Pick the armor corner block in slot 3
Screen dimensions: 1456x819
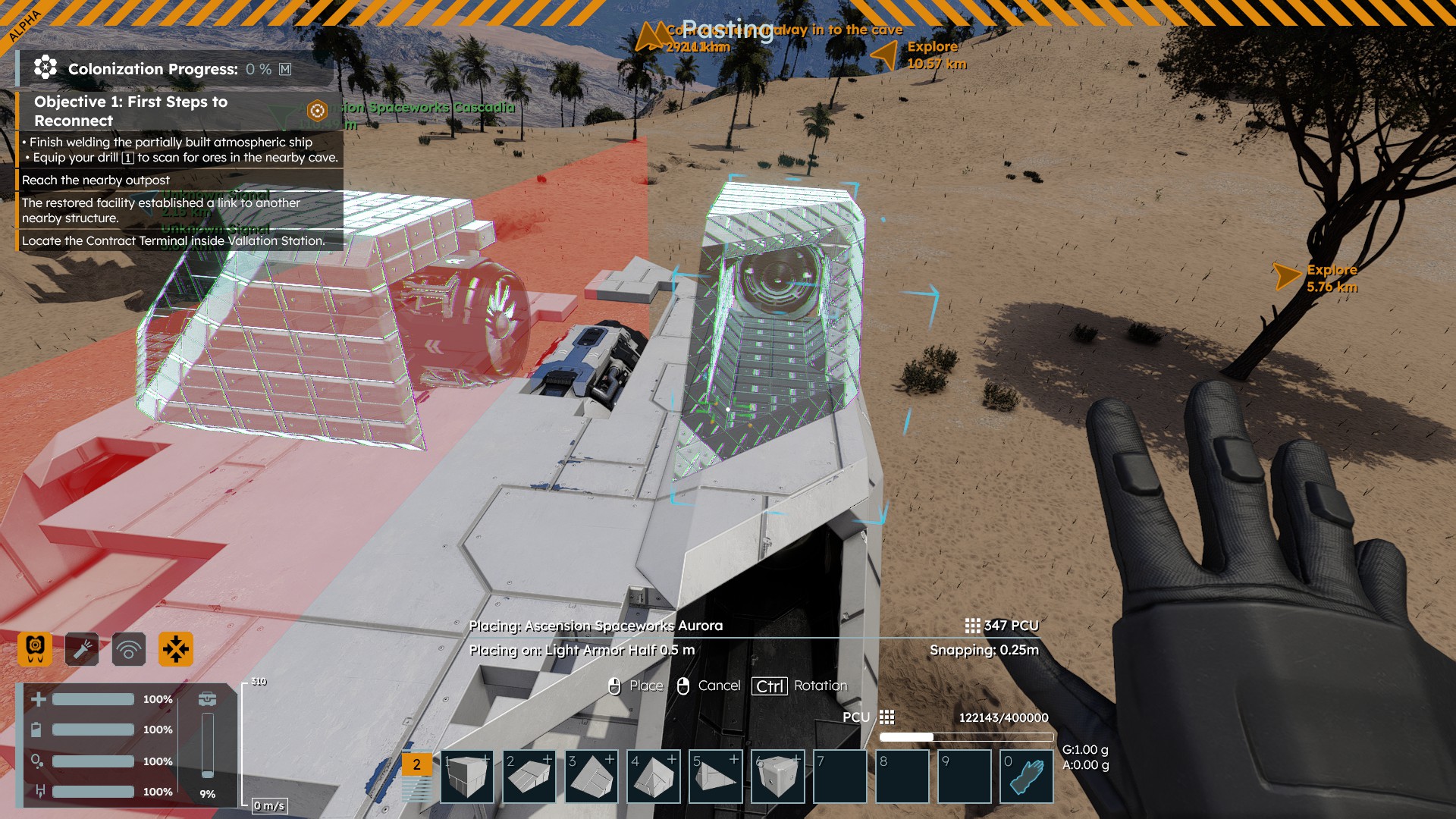(x=591, y=777)
